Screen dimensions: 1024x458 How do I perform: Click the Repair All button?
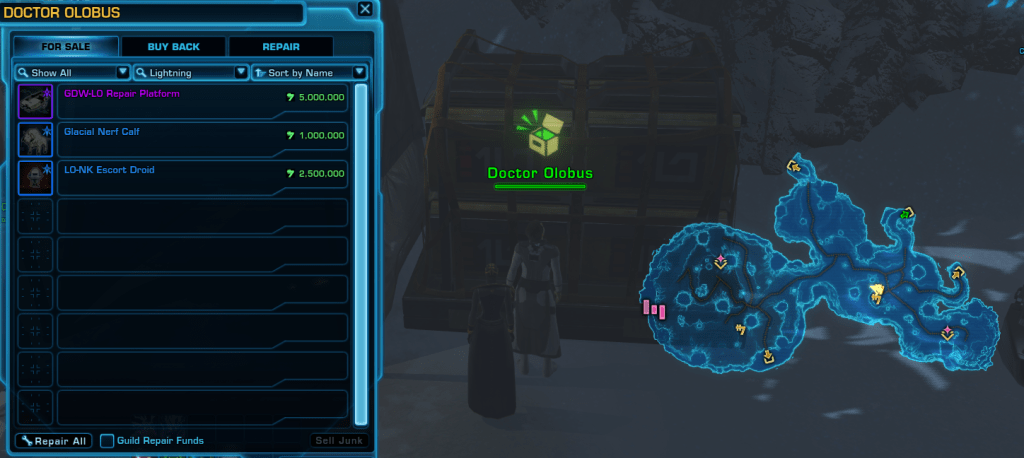coord(54,441)
